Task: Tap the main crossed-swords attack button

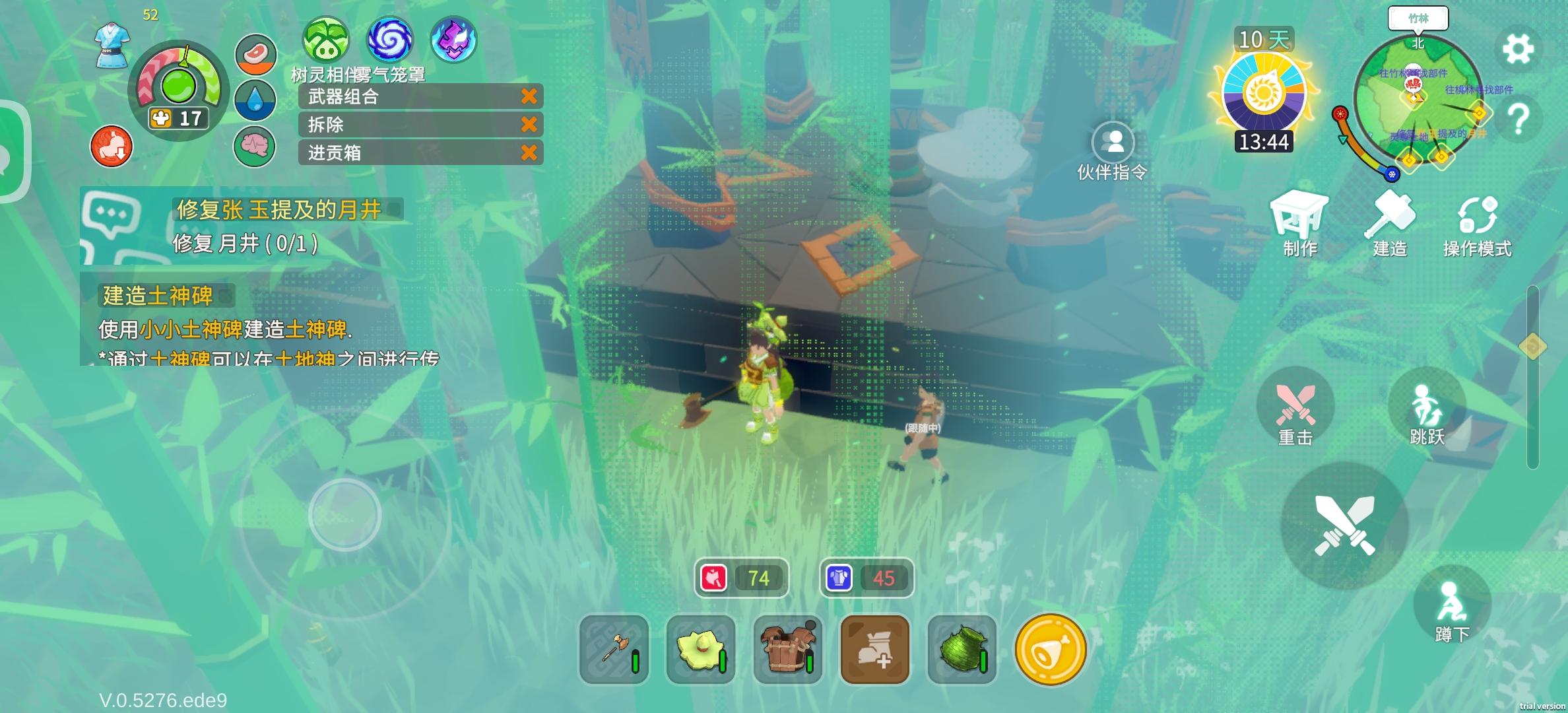Action: pos(1344,526)
